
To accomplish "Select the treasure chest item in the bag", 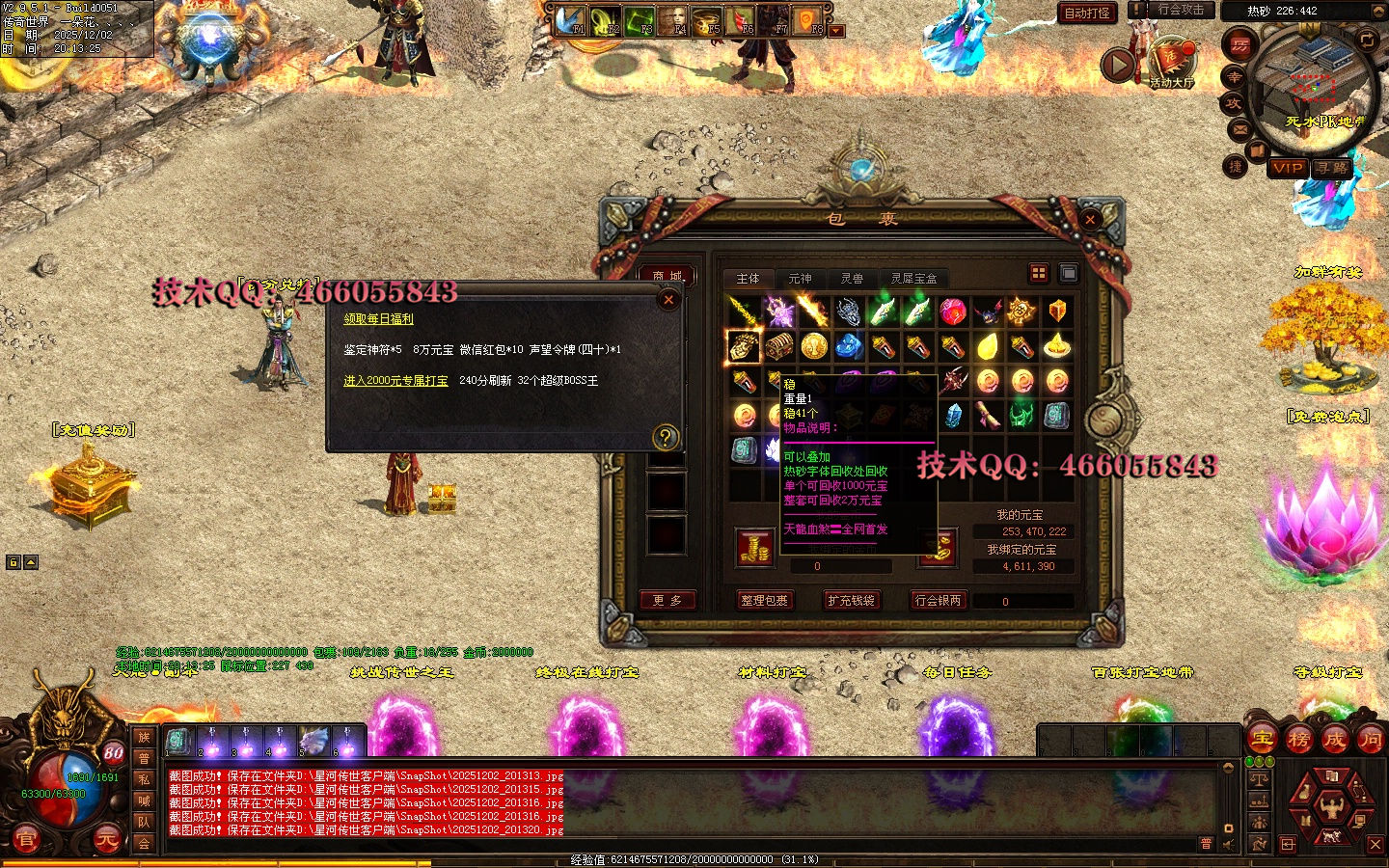I will (778, 345).
